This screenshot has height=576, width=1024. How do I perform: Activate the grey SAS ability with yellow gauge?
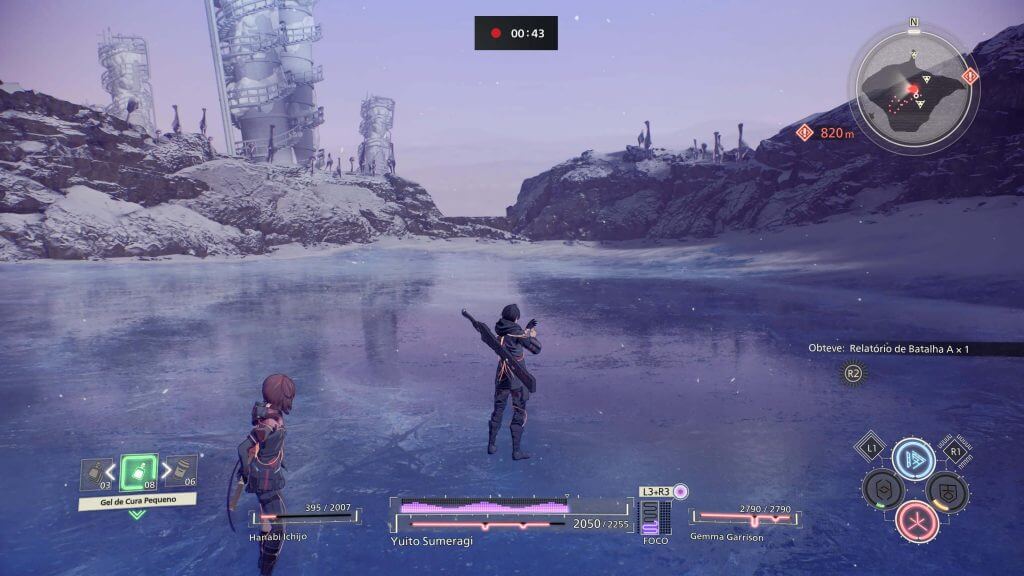(945, 490)
